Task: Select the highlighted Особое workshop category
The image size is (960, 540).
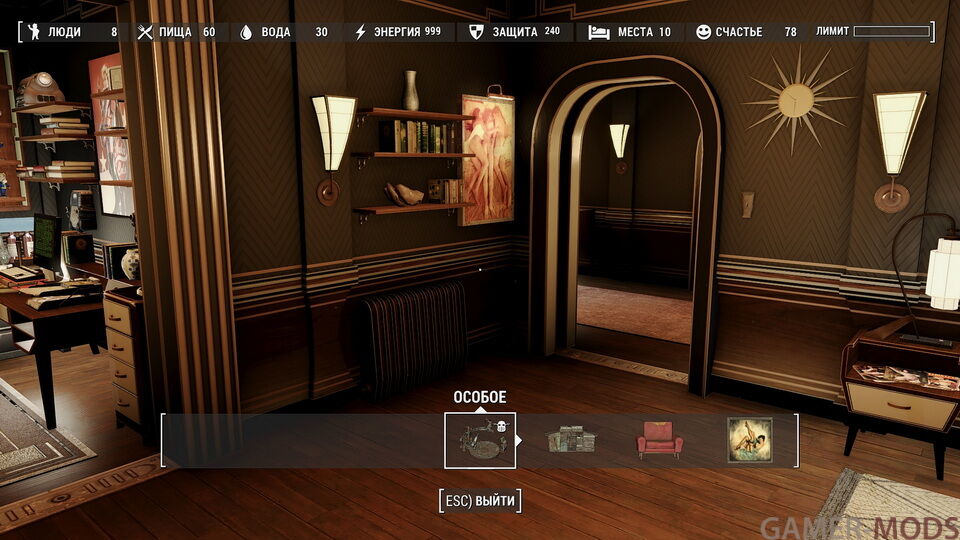Action: click(480, 440)
